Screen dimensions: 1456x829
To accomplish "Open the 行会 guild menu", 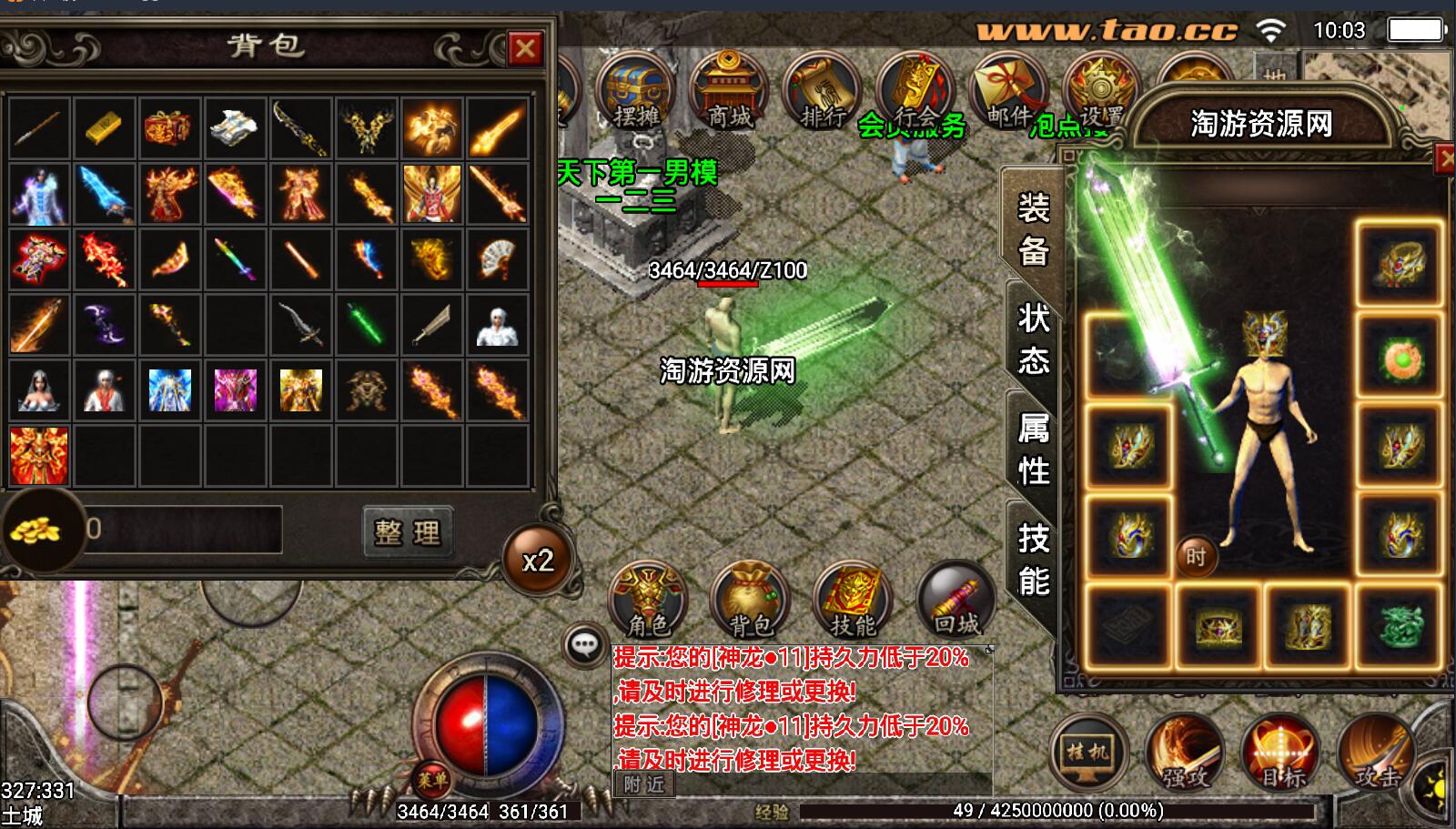I will [915, 92].
